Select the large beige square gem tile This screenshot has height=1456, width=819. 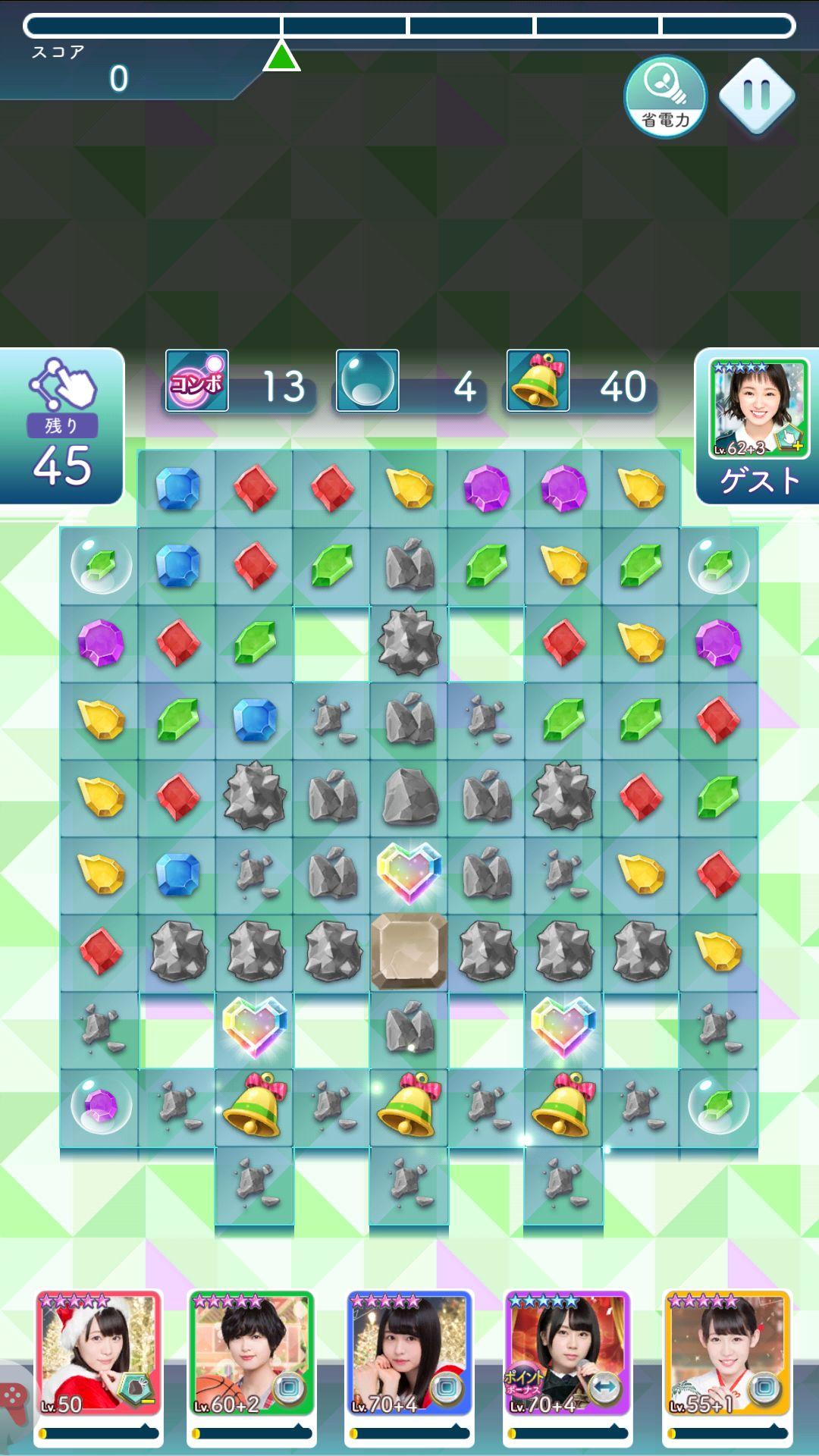(409, 951)
